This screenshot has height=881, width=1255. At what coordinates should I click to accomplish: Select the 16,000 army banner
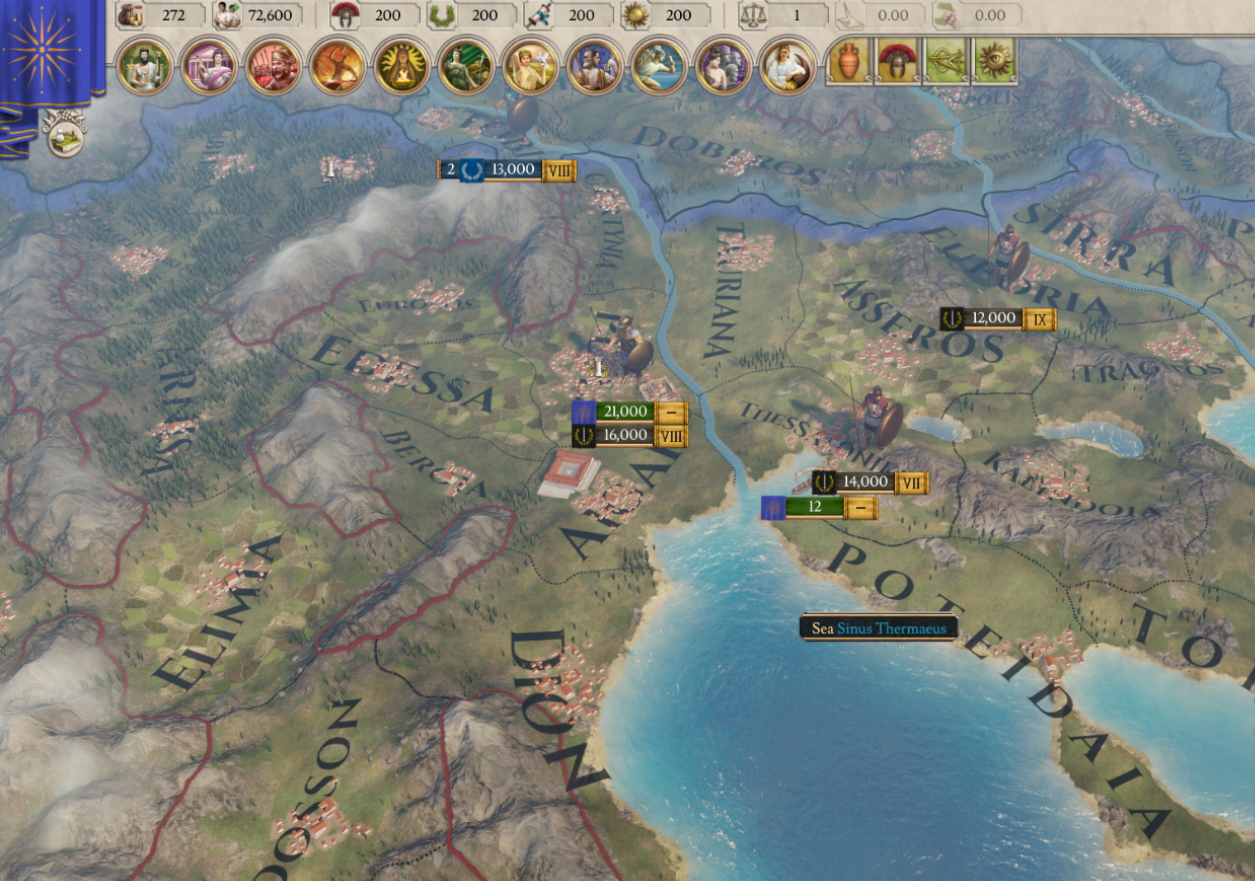pyautogui.click(x=628, y=435)
